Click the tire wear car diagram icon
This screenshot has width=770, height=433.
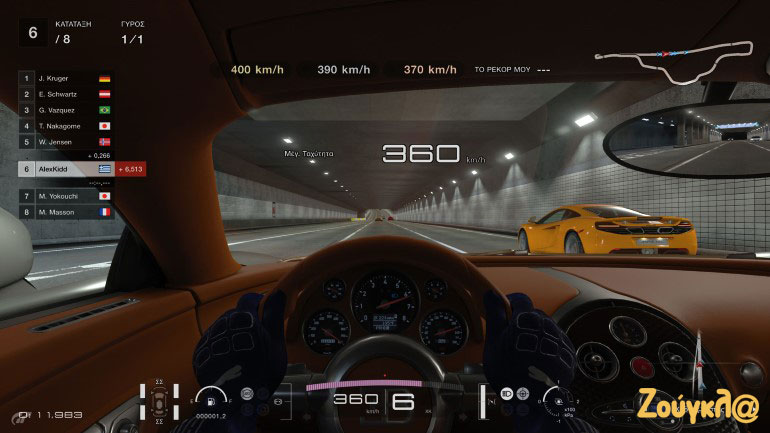[x=158, y=400]
